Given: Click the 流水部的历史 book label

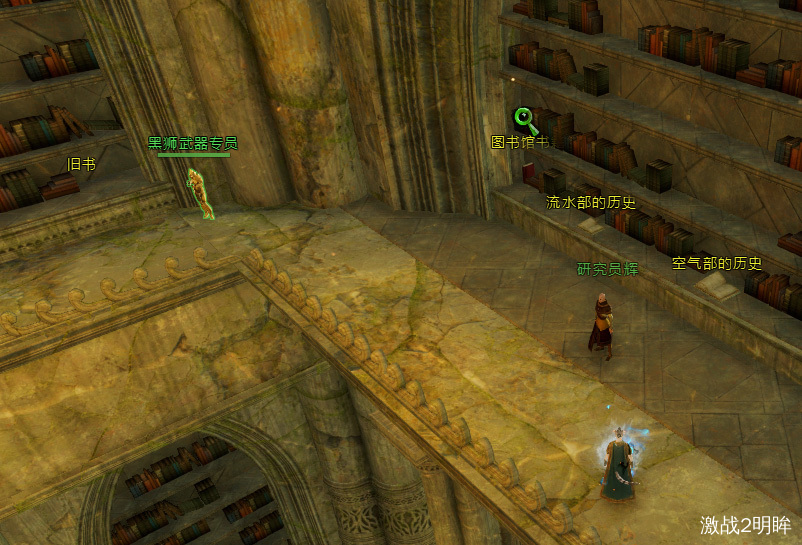Looking at the screenshot, I should click(x=590, y=202).
